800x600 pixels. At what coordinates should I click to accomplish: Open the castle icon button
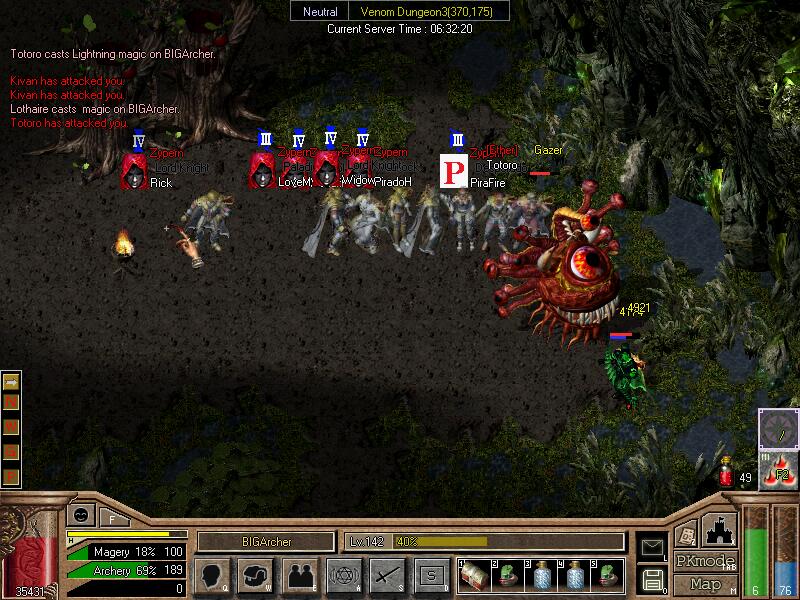722,529
